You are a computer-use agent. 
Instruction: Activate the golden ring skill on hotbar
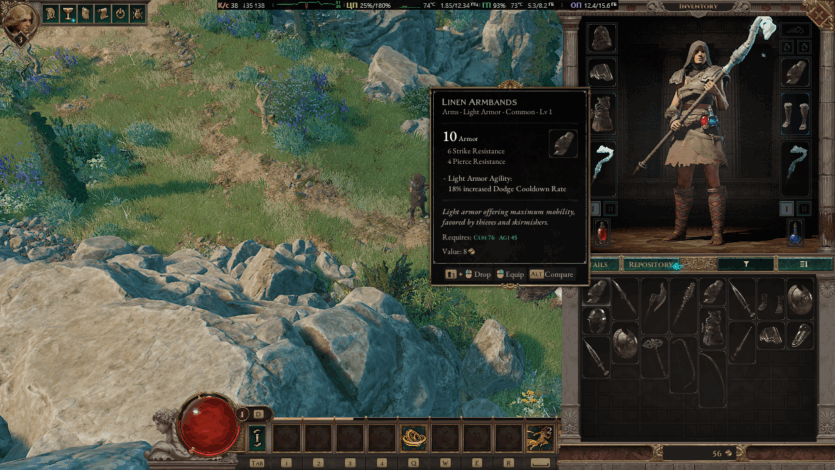pos(412,438)
